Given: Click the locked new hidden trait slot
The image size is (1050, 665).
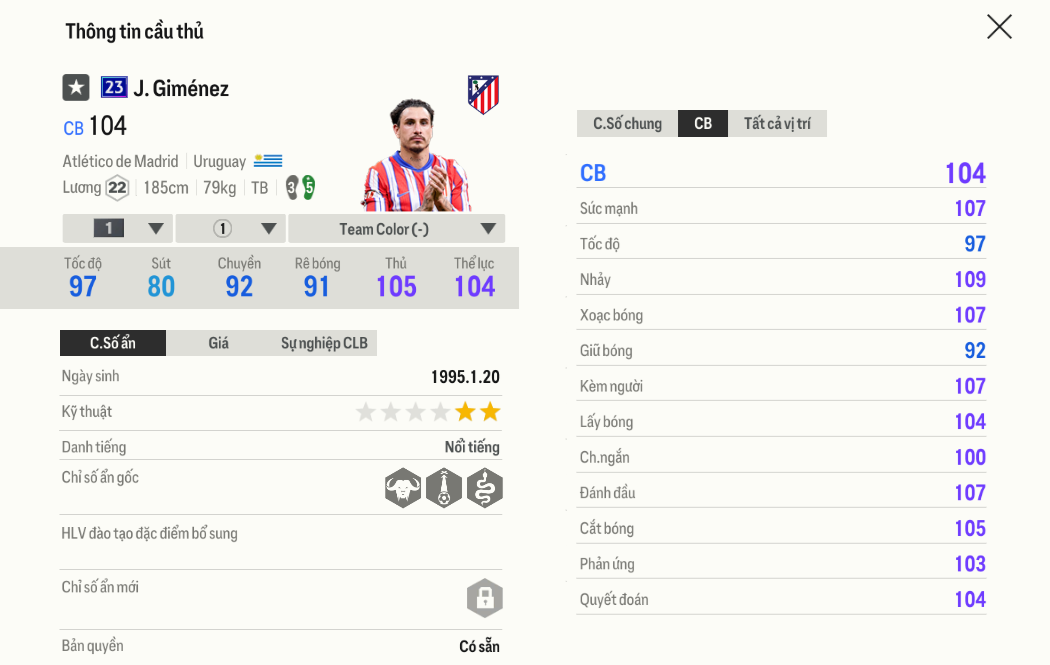Looking at the screenshot, I should 484,598.
